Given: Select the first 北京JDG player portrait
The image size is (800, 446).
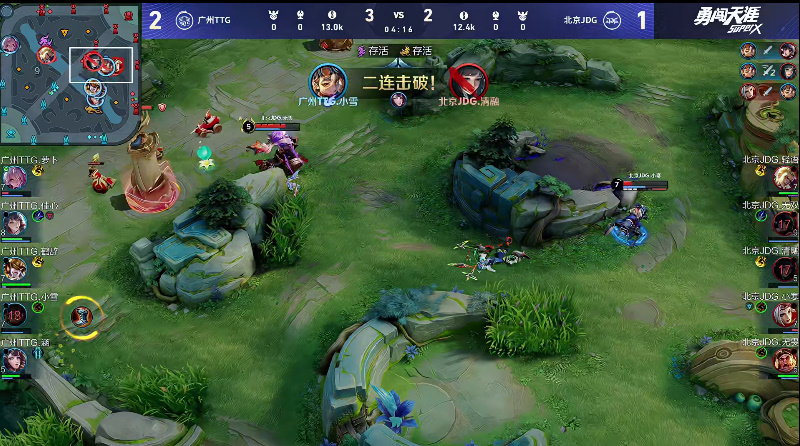Looking at the screenshot, I should point(785,177).
